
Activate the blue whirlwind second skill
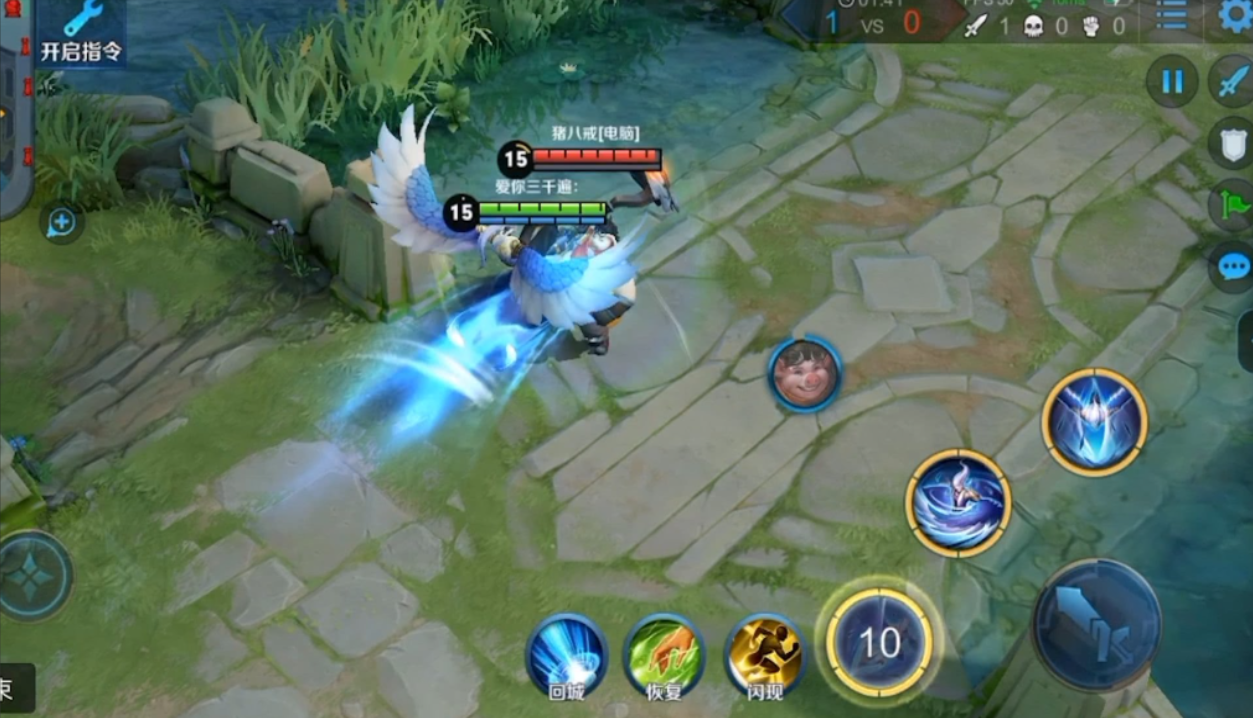pyautogui.click(x=958, y=503)
